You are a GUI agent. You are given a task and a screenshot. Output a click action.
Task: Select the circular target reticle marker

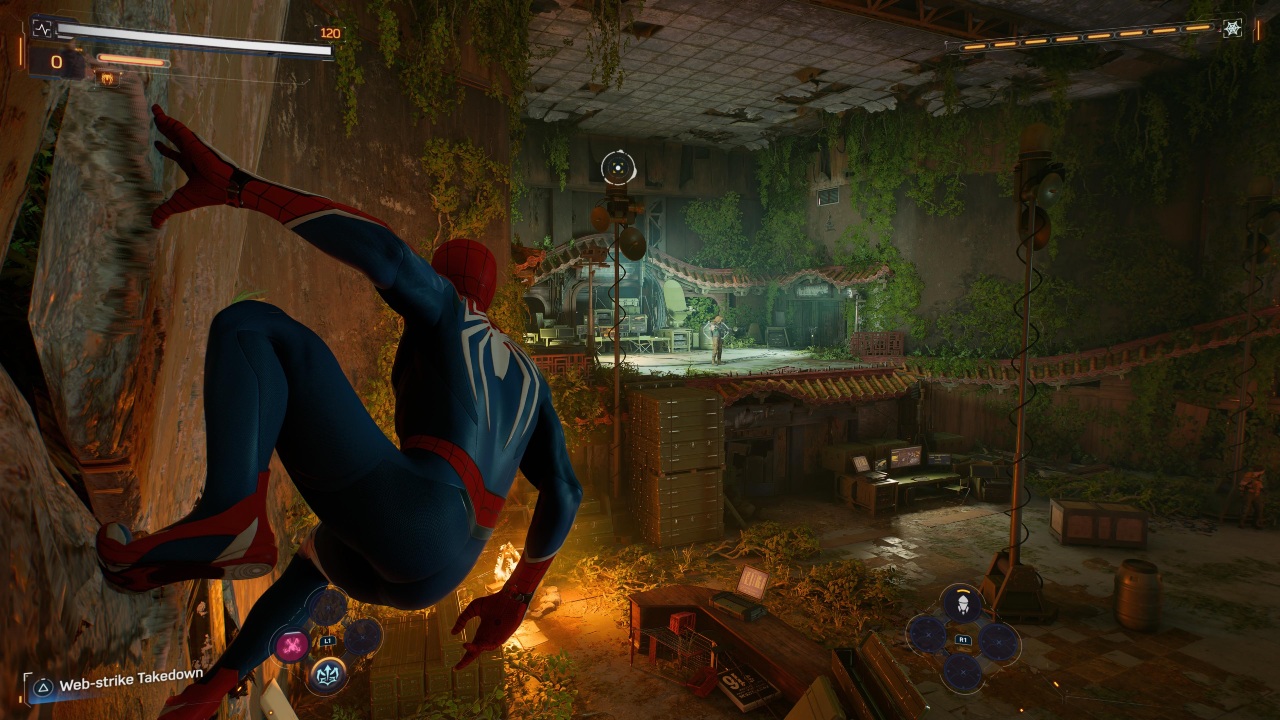point(619,168)
